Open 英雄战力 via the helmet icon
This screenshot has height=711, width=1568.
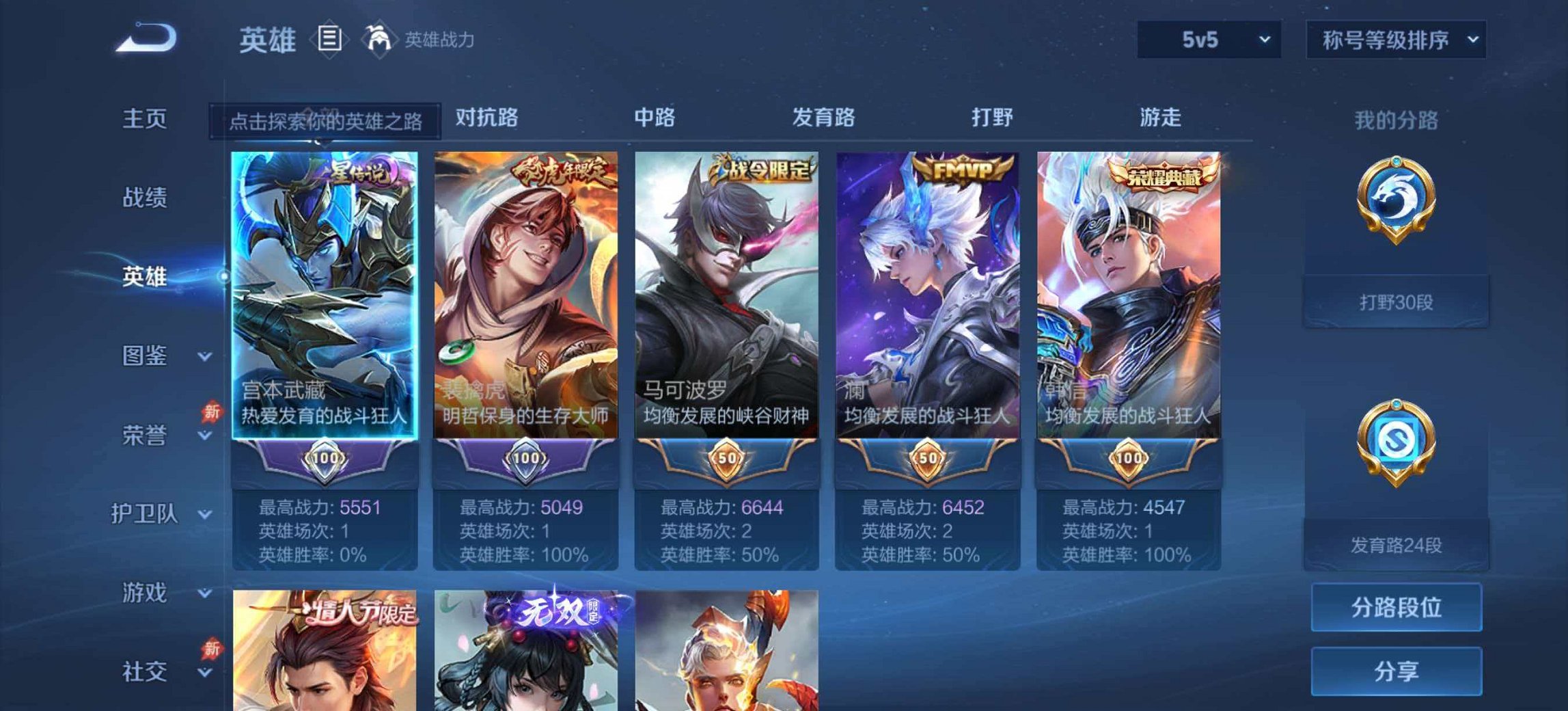(377, 40)
